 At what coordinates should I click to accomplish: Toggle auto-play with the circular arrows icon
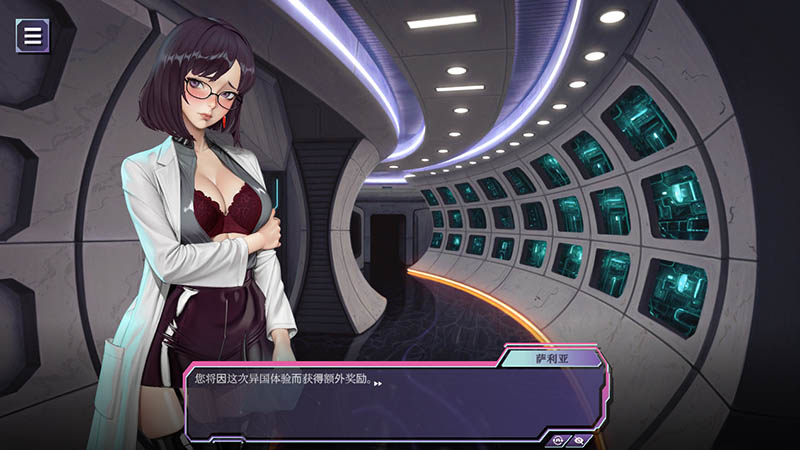pos(559,439)
